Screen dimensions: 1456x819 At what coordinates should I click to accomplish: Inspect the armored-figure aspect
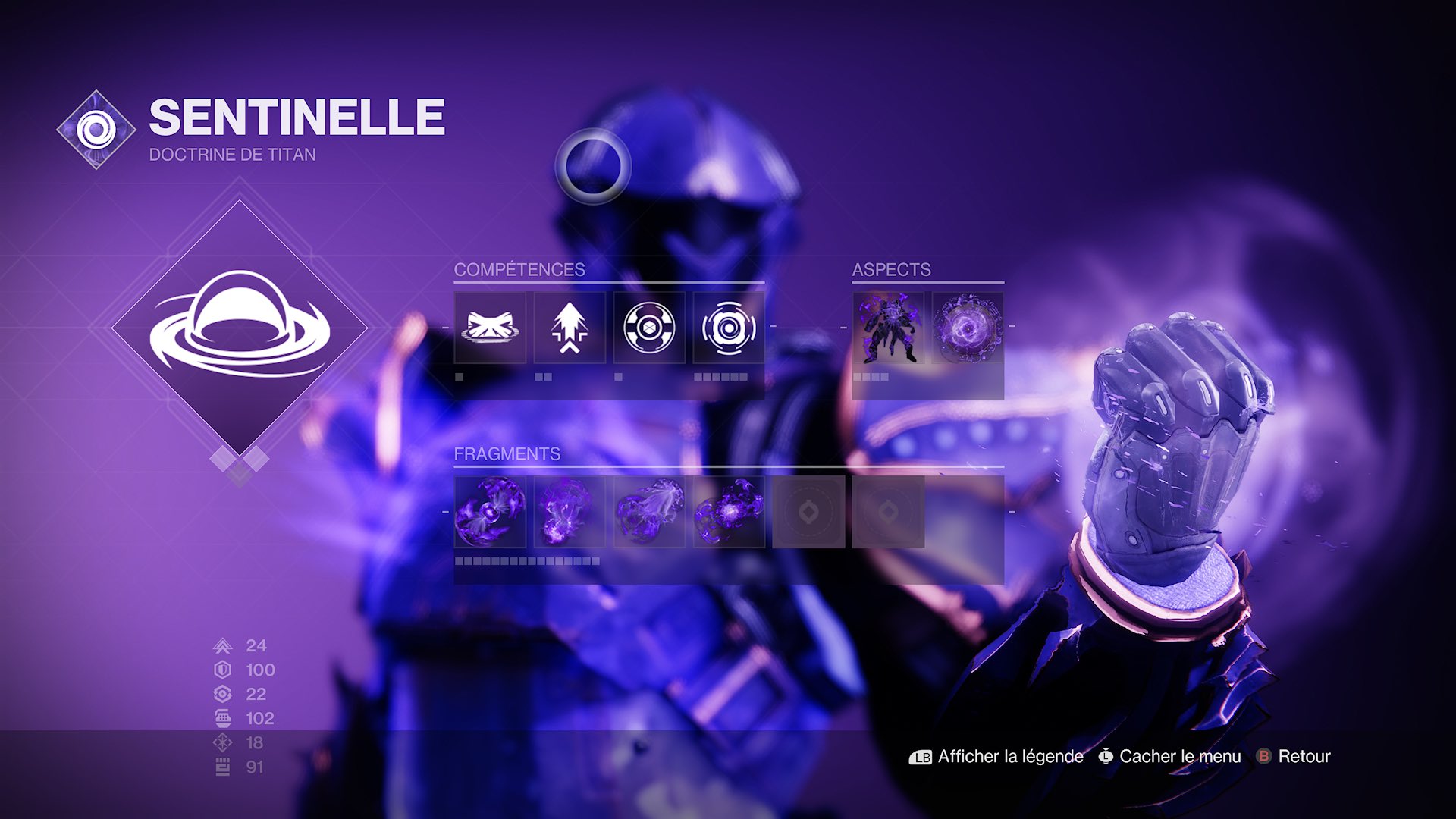click(888, 328)
